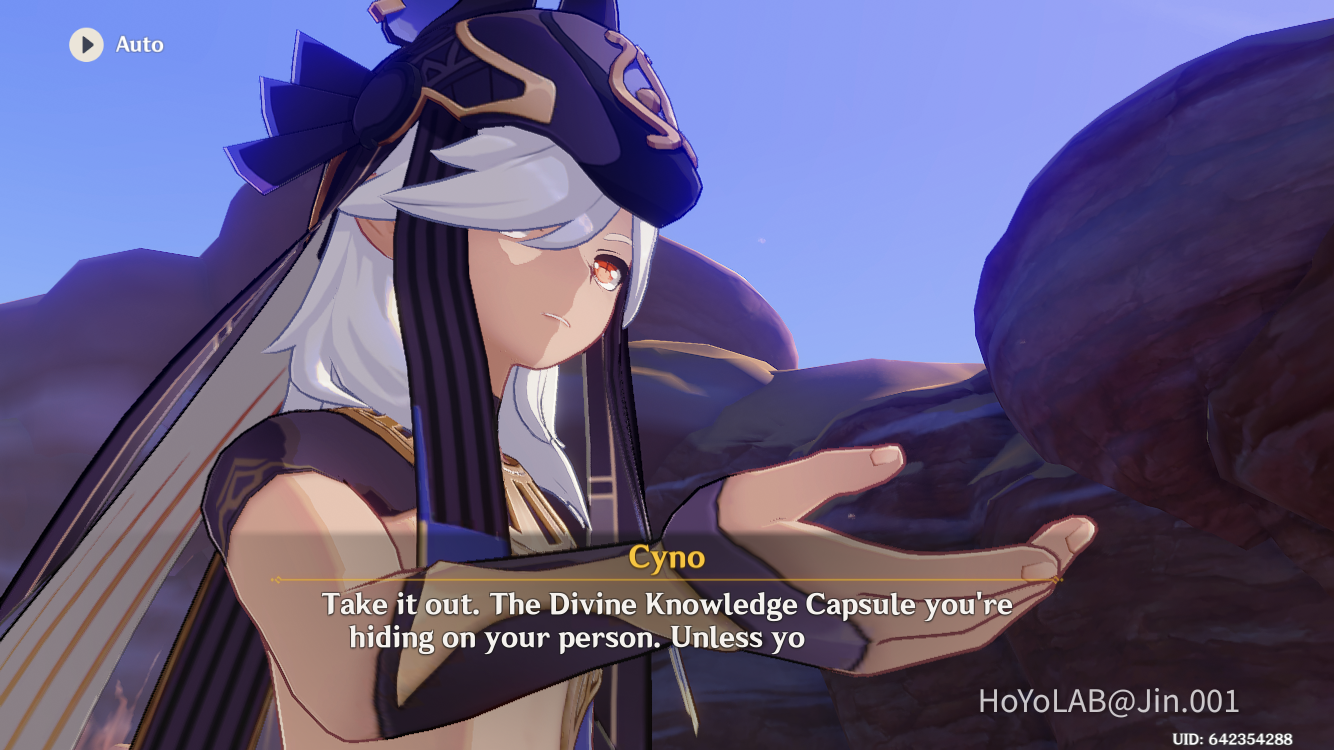Select the speaker name Cyno
This screenshot has height=750, width=1334.
coord(666,559)
